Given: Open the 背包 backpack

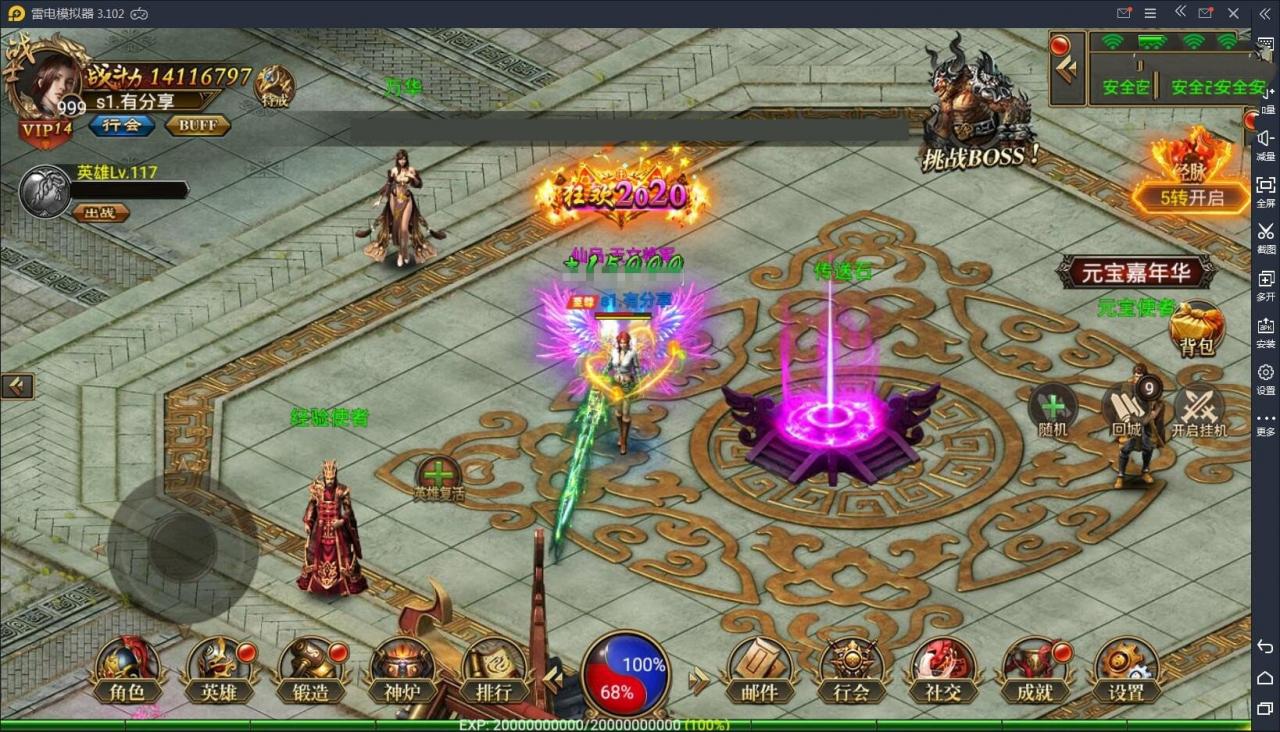Looking at the screenshot, I should pyautogui.click(x=1196, y=331).
